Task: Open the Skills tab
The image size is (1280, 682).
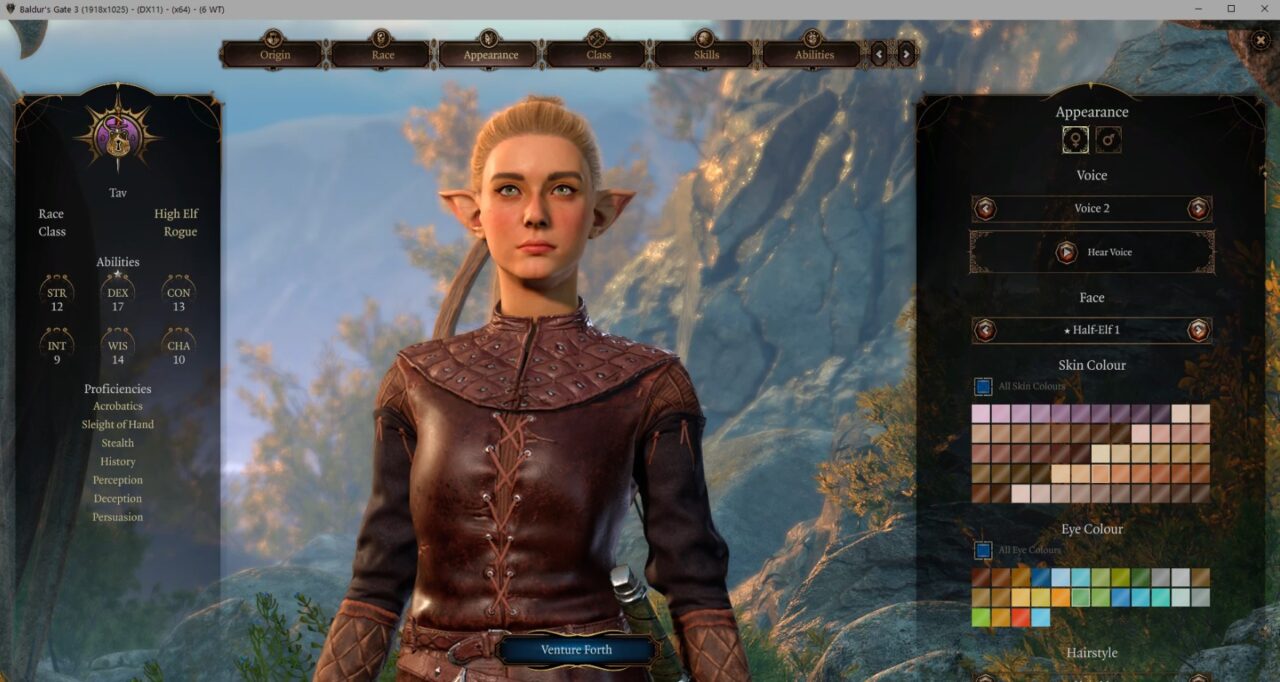Action: coord(706,54)
